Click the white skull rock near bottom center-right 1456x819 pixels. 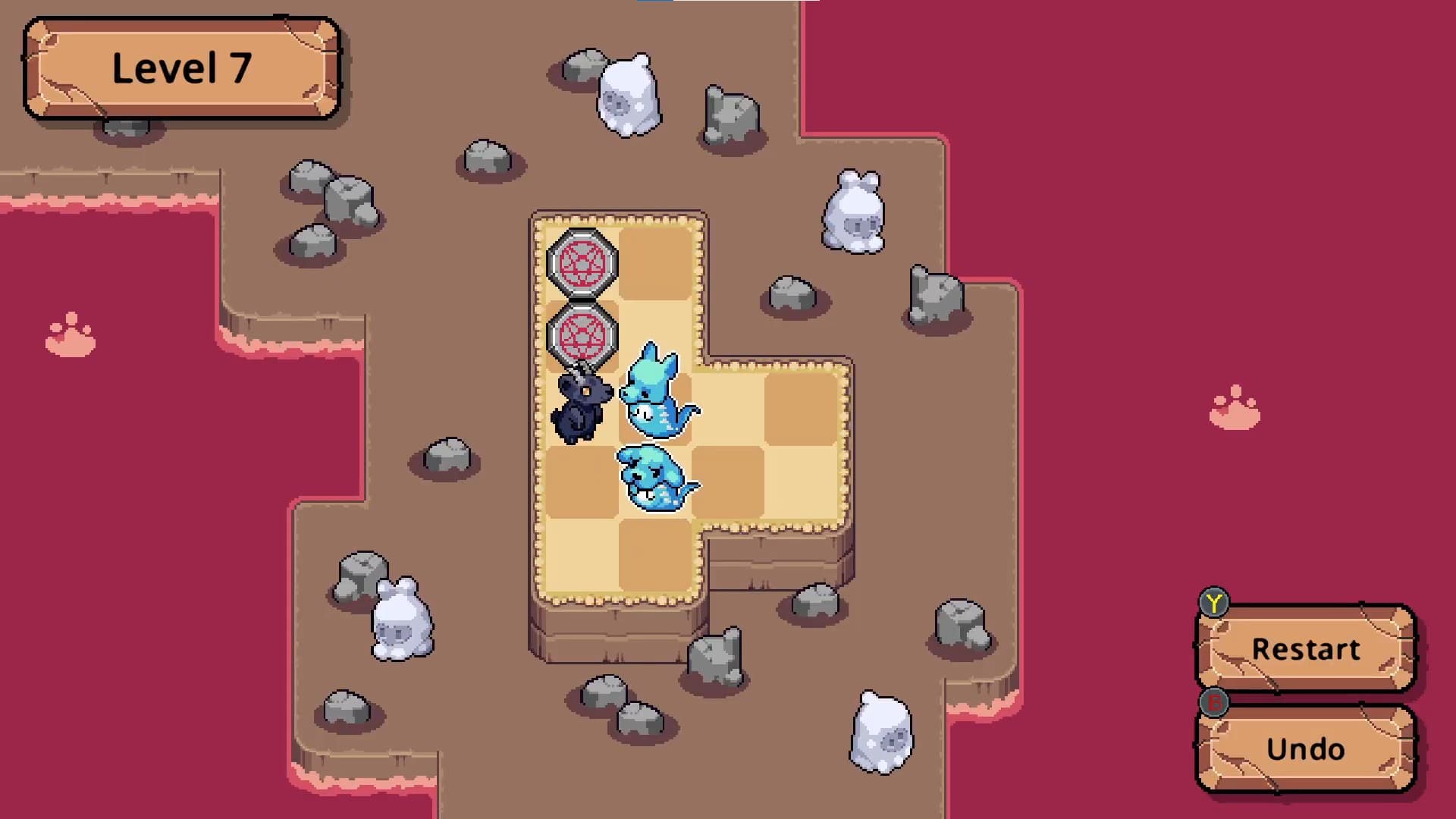coord(883,732)
